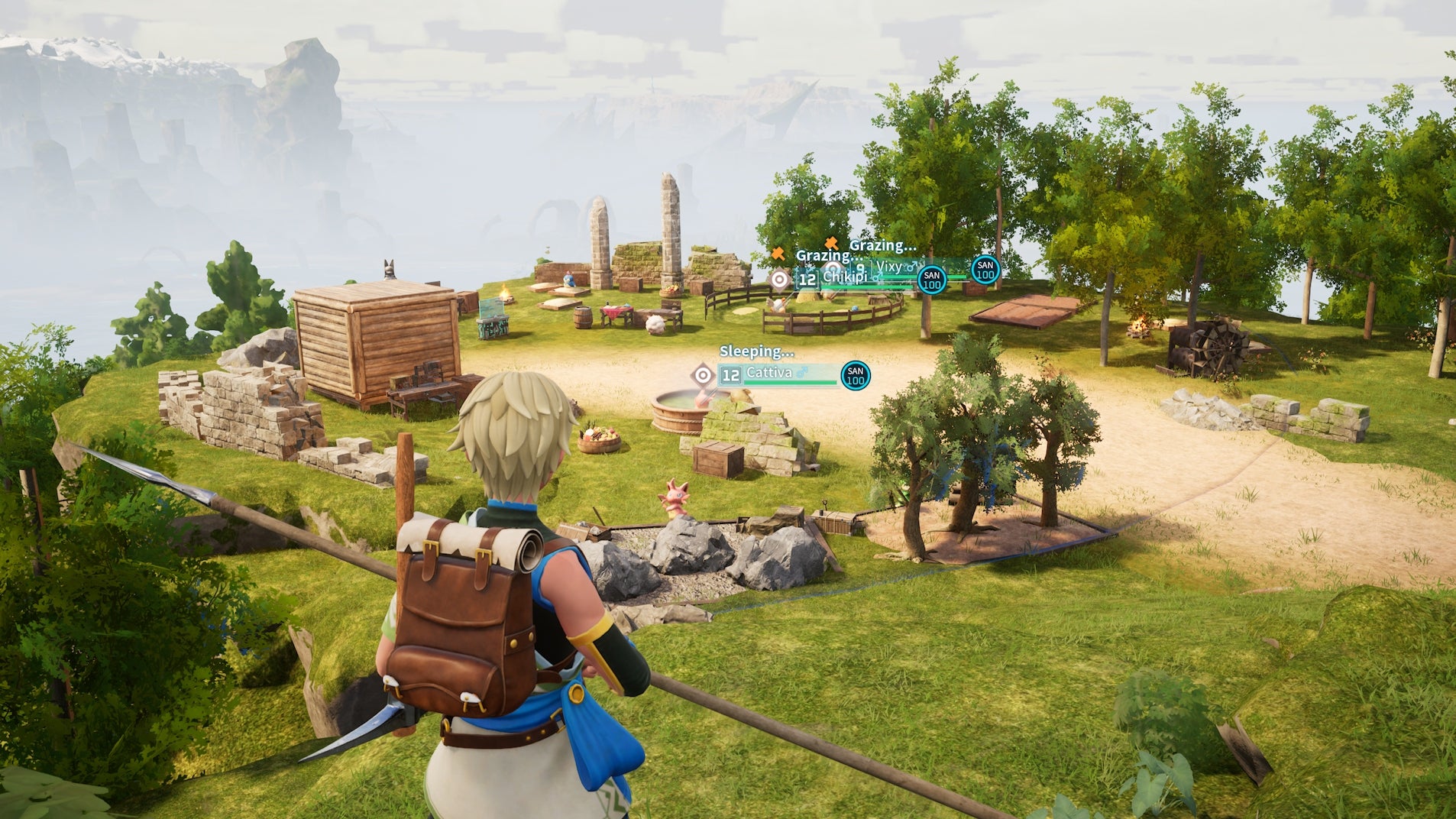The width and height of the screenshot is (1456, 819).
Task: Click the target reticle next to Cattiva's nameplate
Action: coord(704,374)
